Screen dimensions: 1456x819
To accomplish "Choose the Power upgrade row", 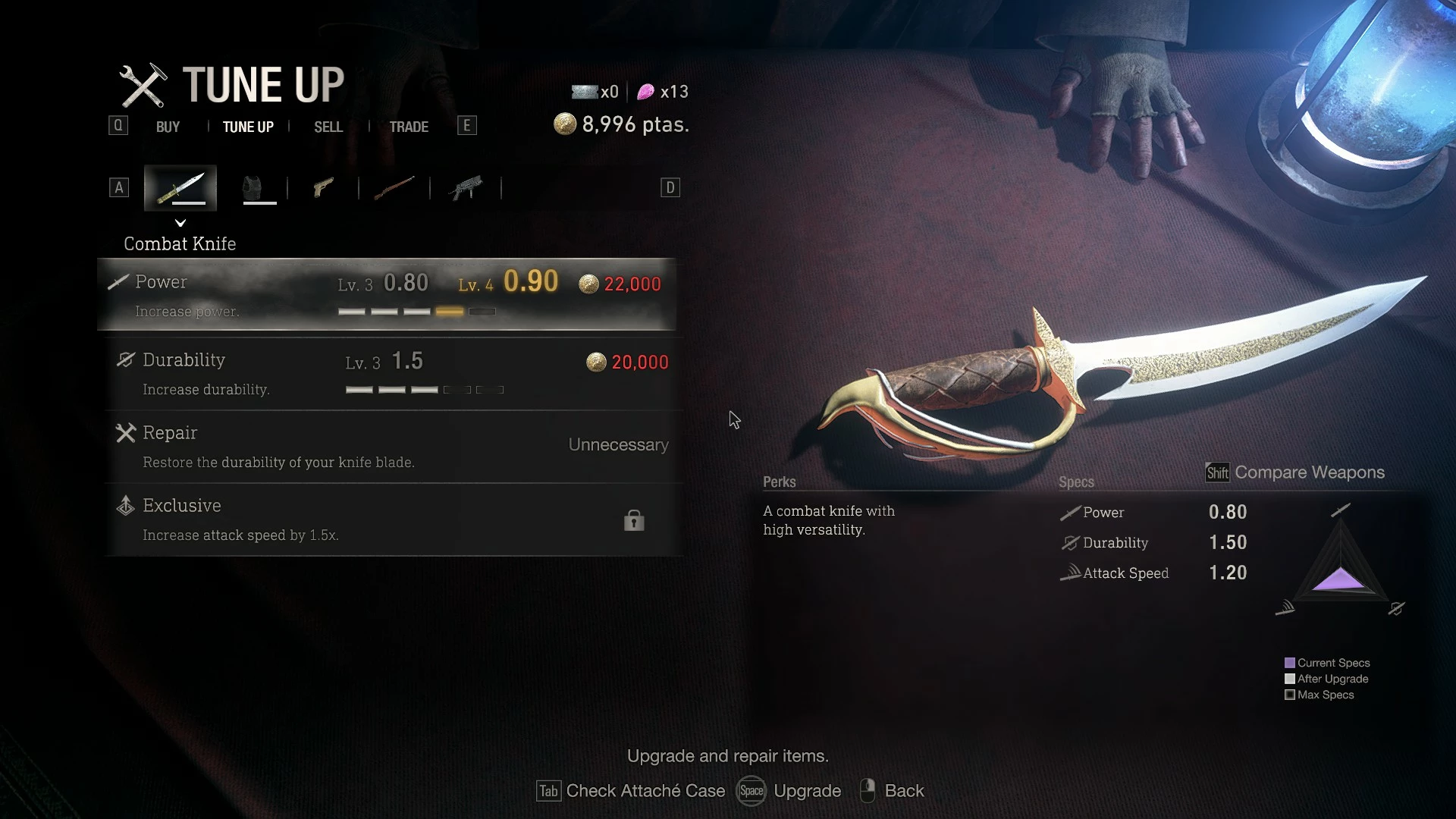I will 387,294.
